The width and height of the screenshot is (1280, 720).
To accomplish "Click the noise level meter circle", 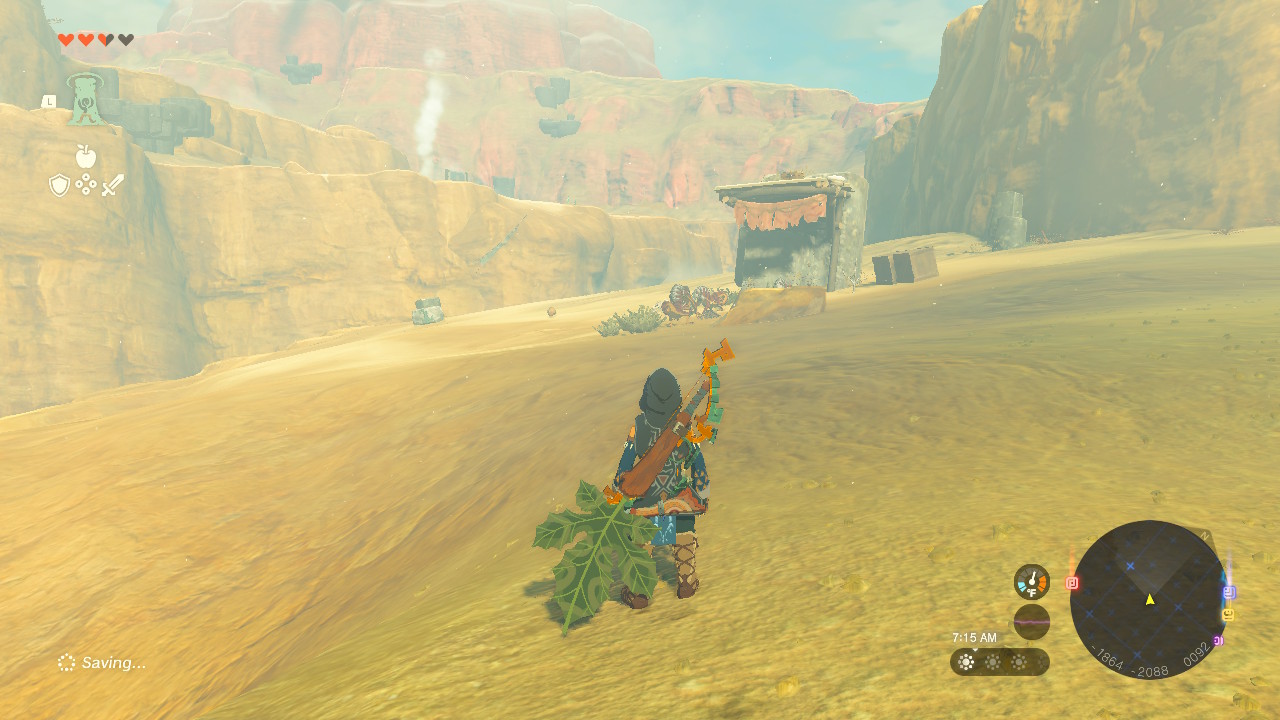I will pos(1031,623).
